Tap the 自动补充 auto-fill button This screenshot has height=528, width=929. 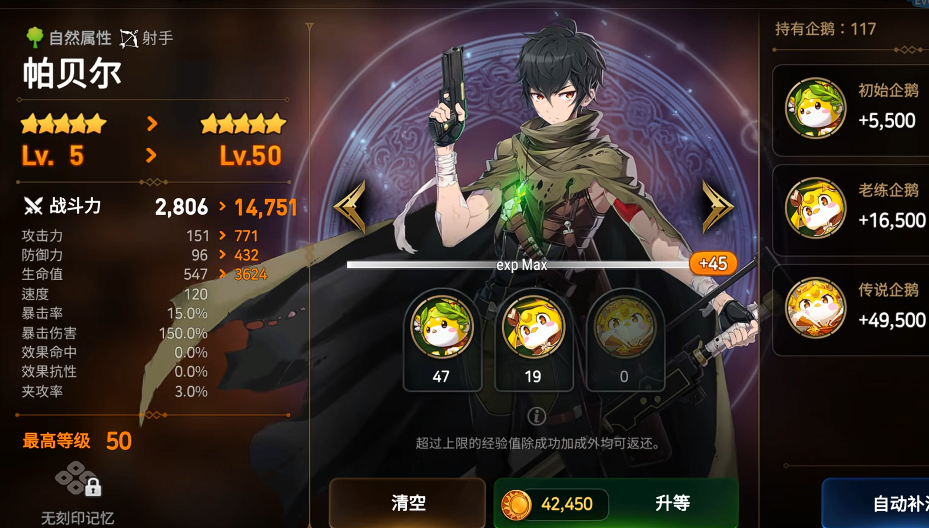click(x=878, y=503)
